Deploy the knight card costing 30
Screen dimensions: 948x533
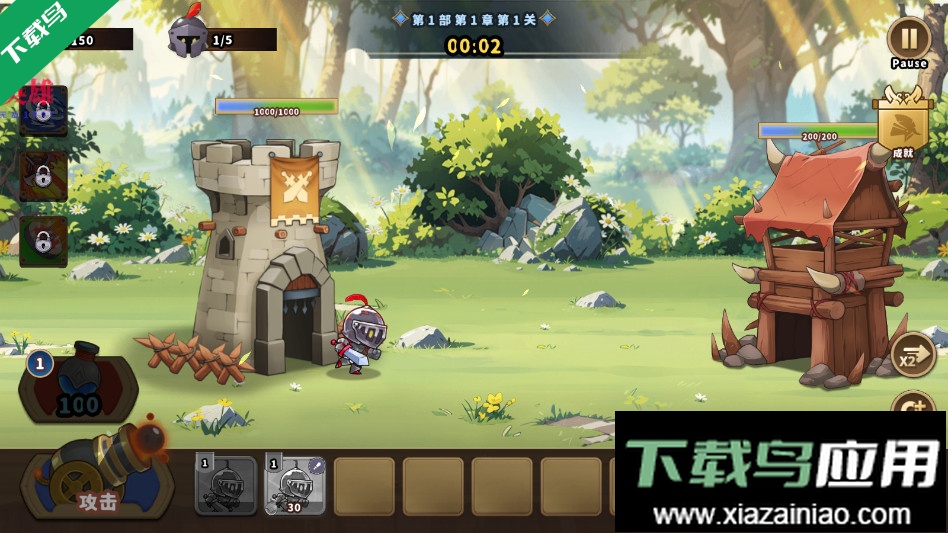pos(295,484)
